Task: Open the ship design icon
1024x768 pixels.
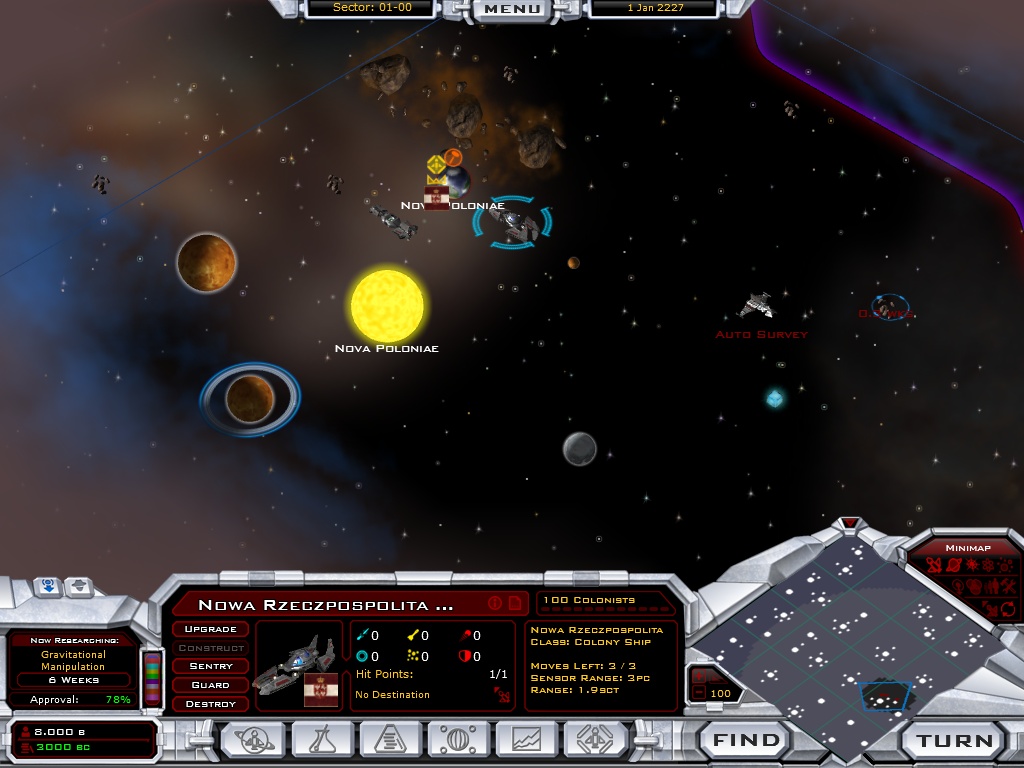Action: click(596, 740)
